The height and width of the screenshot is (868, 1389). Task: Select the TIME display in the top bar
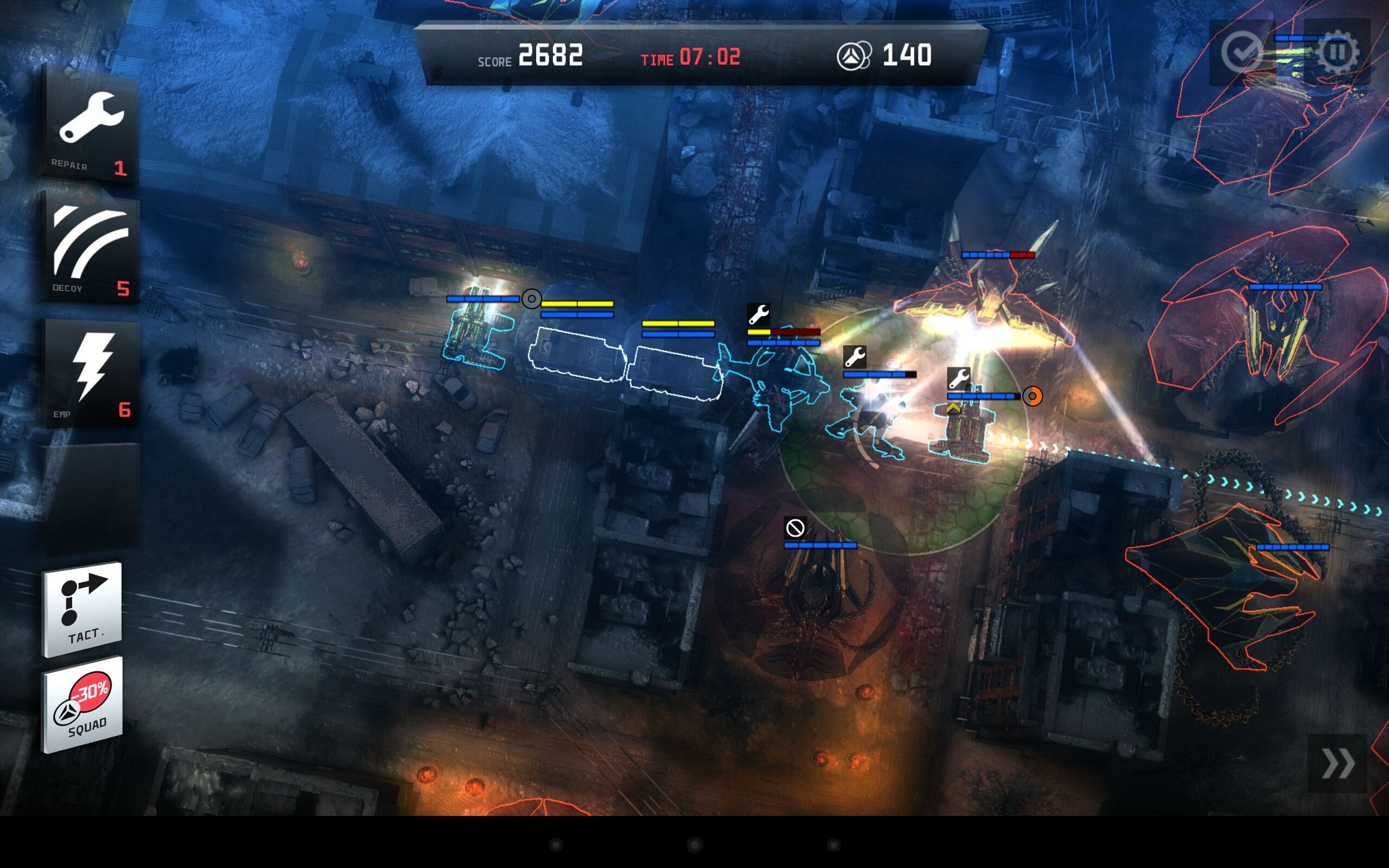pyautogui.click(x=691, y=57)
